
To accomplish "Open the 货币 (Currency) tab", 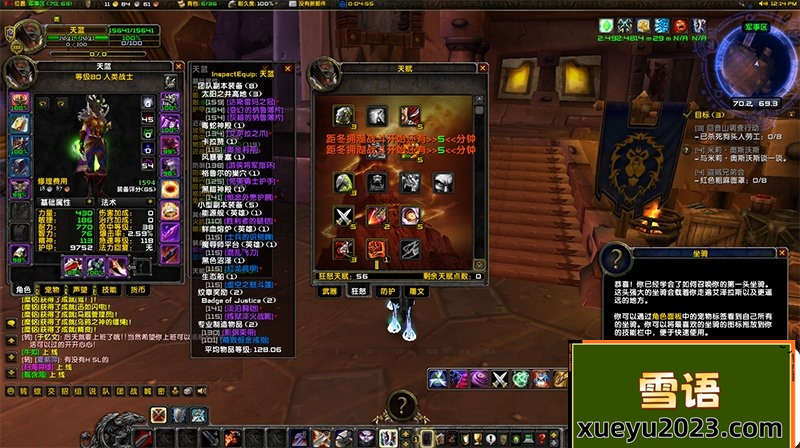I will 137,289.
